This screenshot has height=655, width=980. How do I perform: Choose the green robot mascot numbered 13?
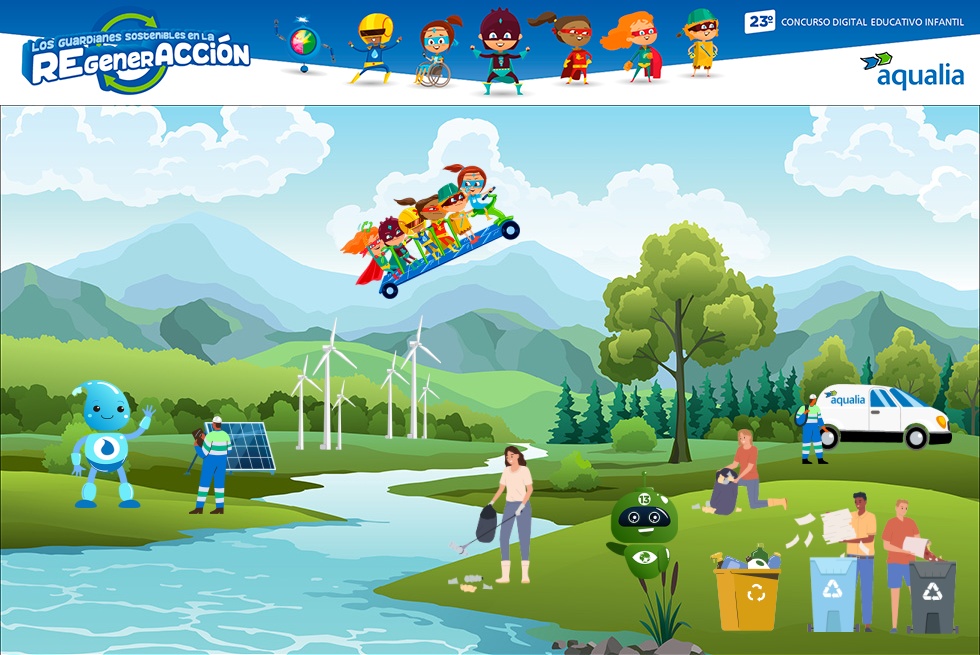[x=643, y=528]
